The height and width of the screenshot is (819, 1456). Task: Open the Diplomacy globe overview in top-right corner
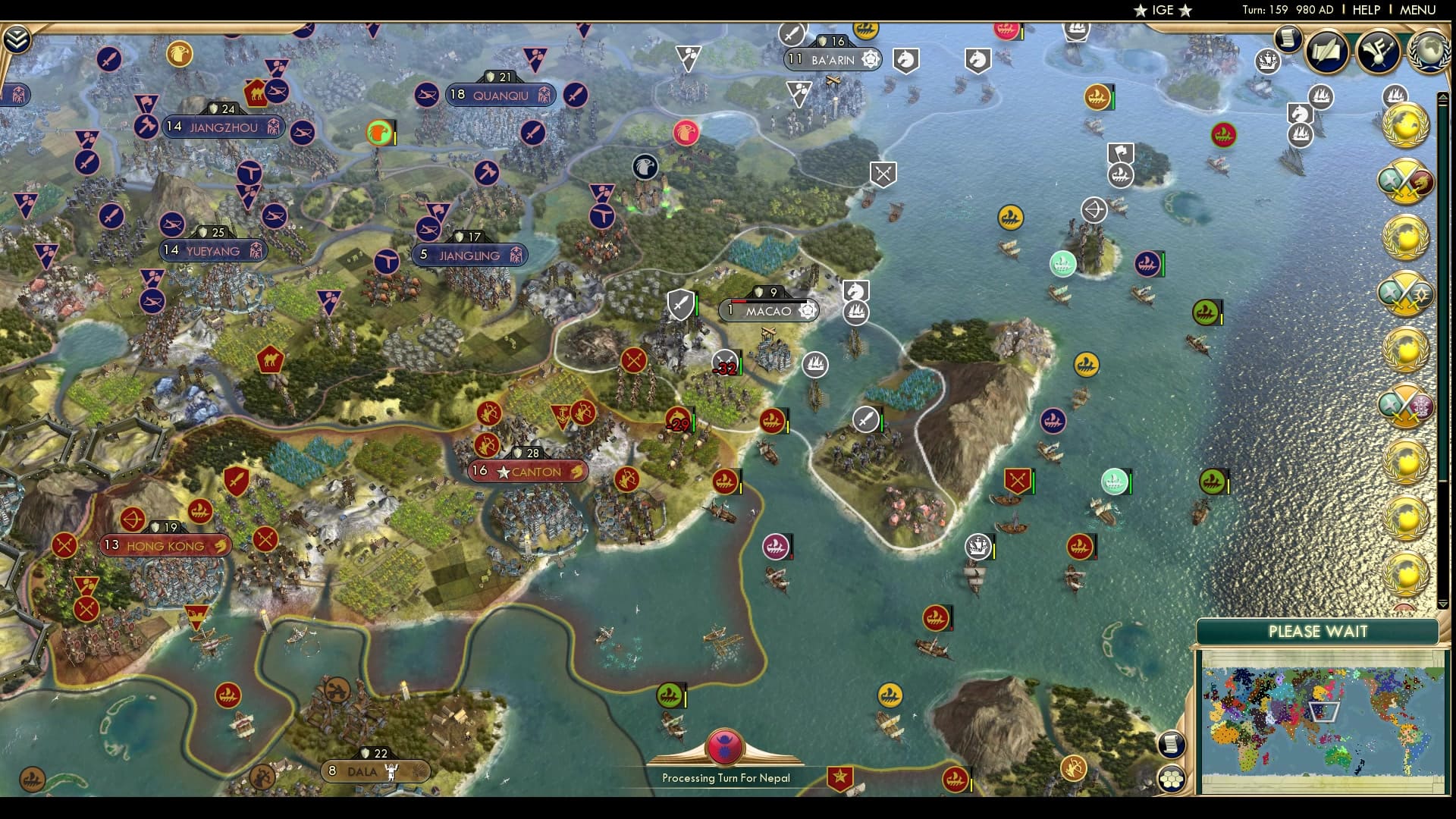click(x=1429, y=52)
